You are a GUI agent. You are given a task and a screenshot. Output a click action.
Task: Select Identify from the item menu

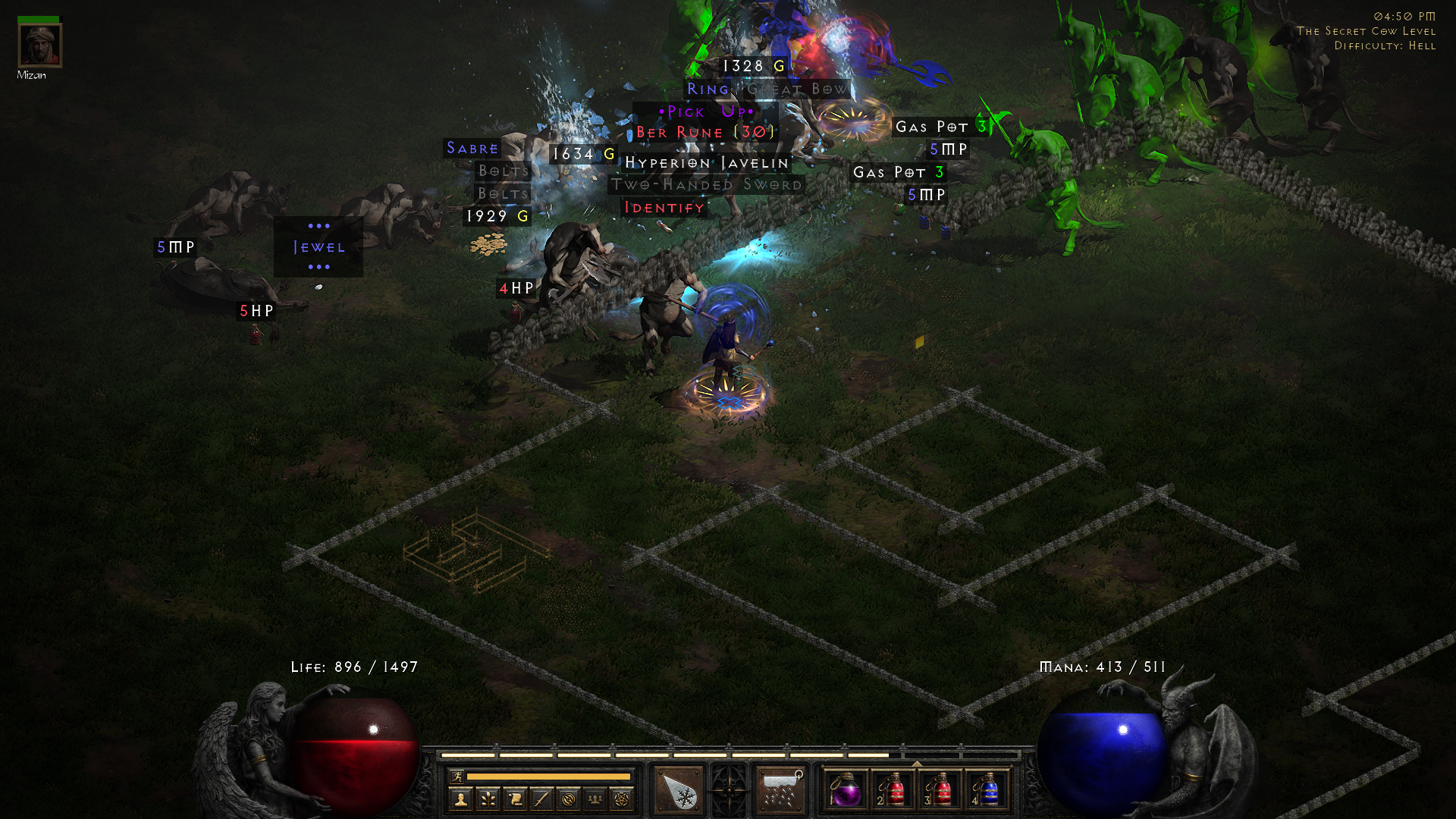(x=664, y=206)
